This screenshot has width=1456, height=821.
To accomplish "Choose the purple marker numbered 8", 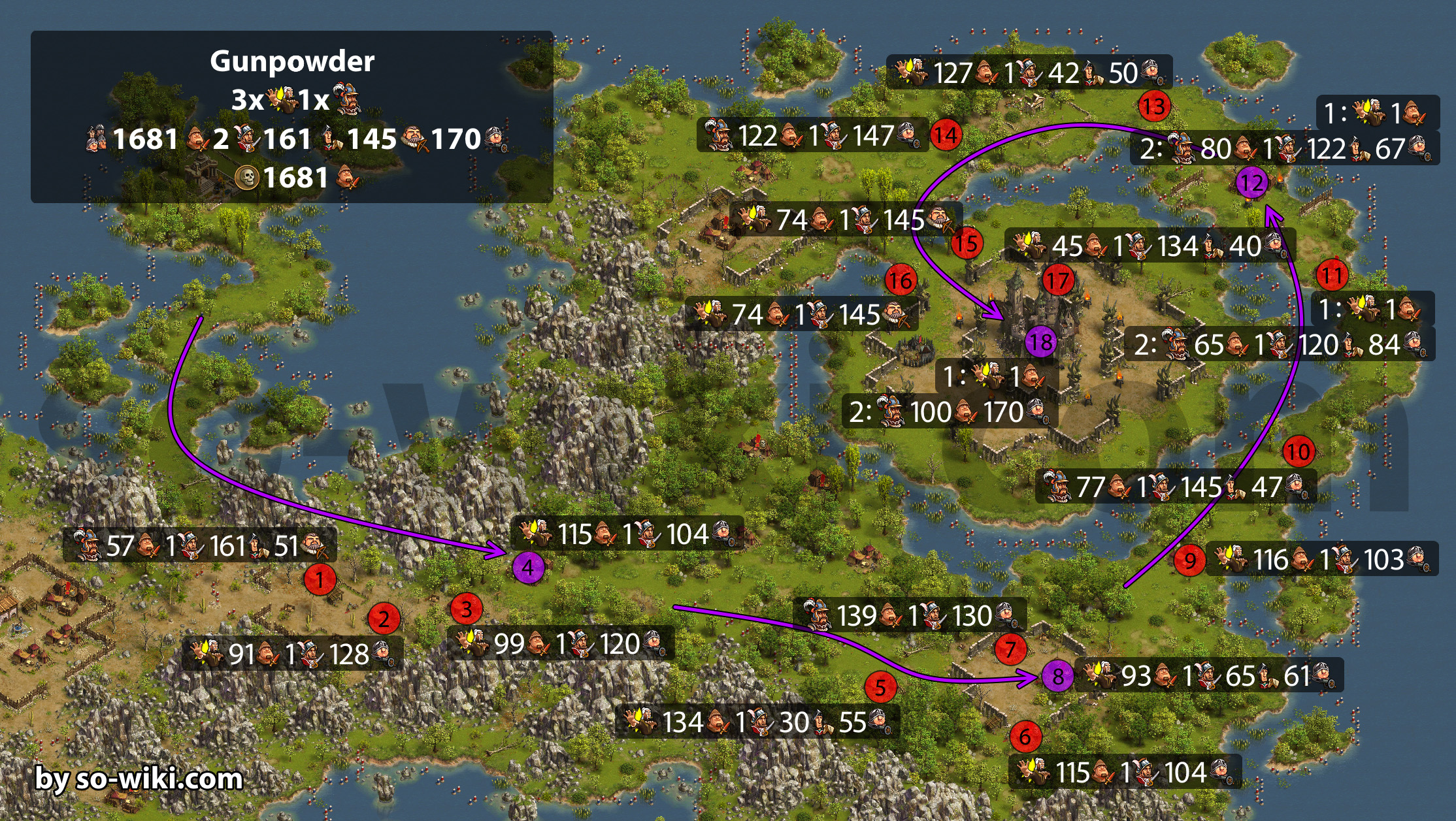I will click(x=1057, y=676).
